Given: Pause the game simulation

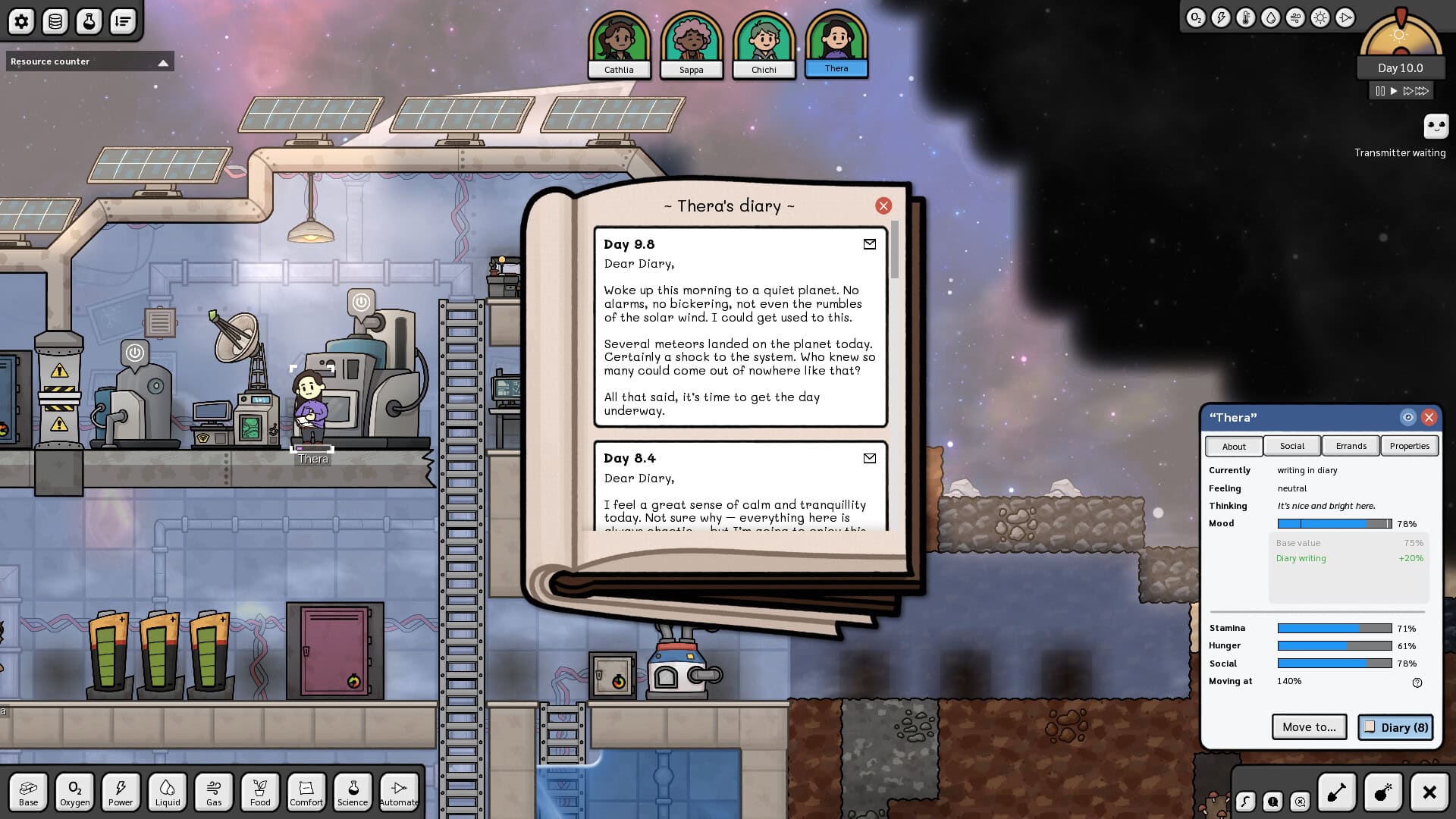Looking at the screenshot, I should (x=1379, y=90).
